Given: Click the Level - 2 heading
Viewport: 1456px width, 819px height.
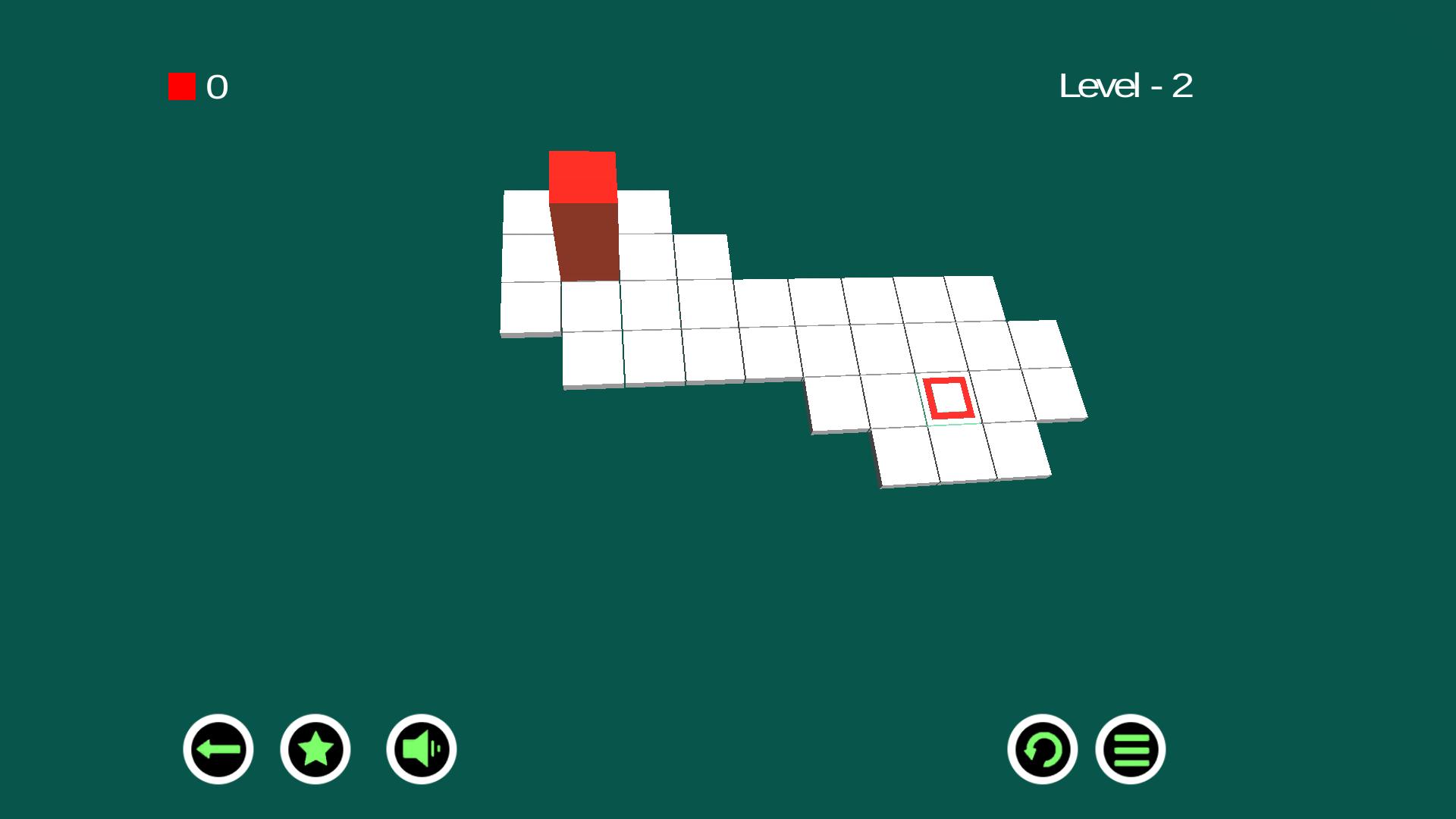Looking at the screenshot, I should [1125, 86].
